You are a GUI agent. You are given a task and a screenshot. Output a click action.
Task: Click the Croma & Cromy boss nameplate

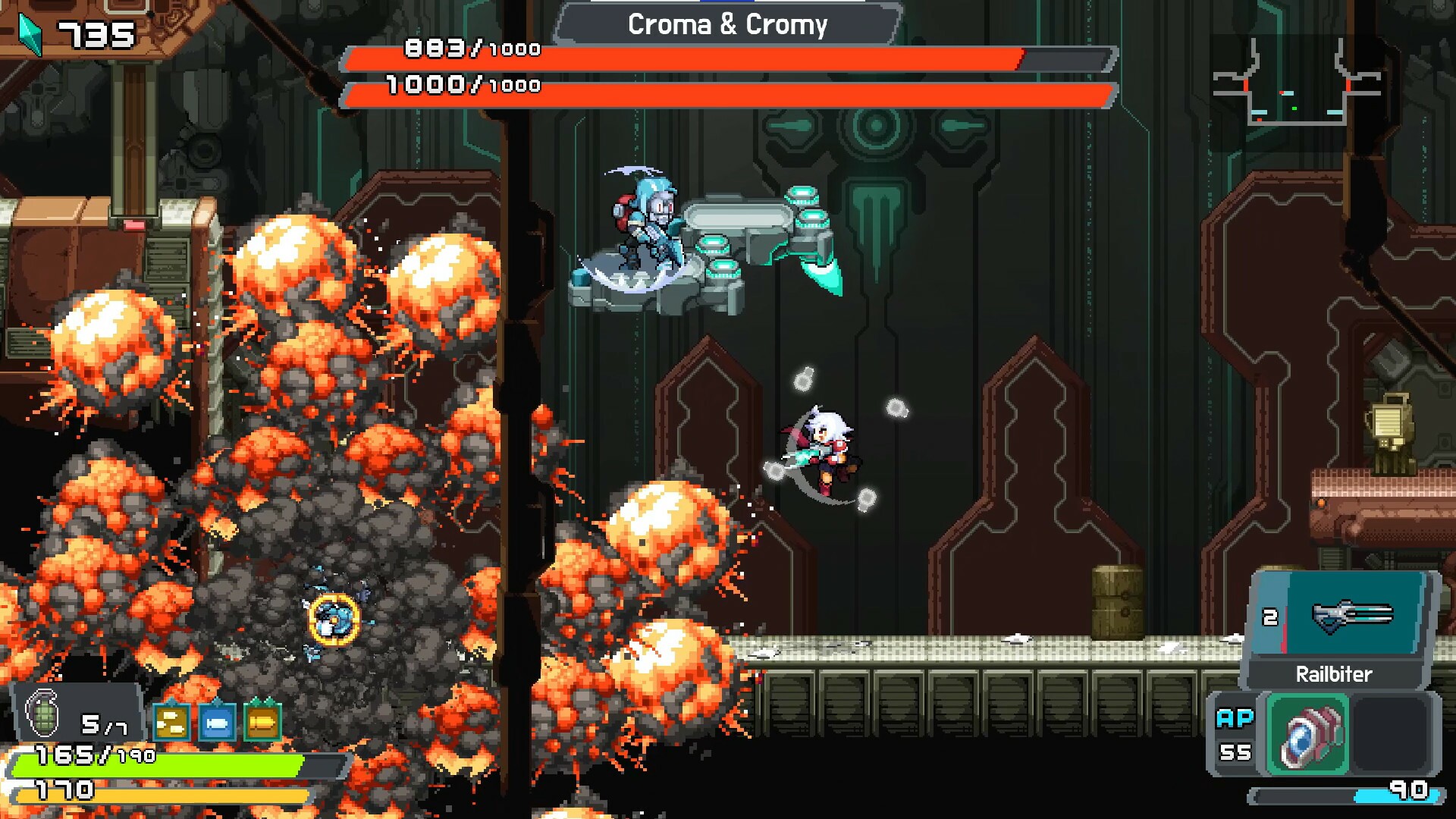(726, 25)
